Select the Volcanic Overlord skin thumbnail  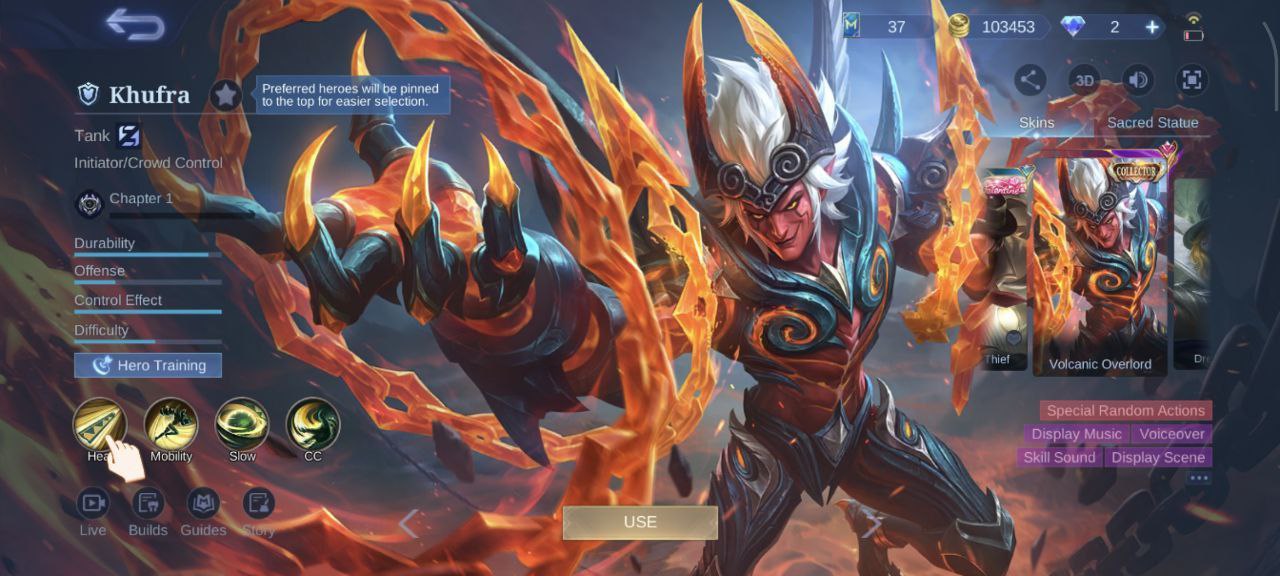pos(1100,265)
